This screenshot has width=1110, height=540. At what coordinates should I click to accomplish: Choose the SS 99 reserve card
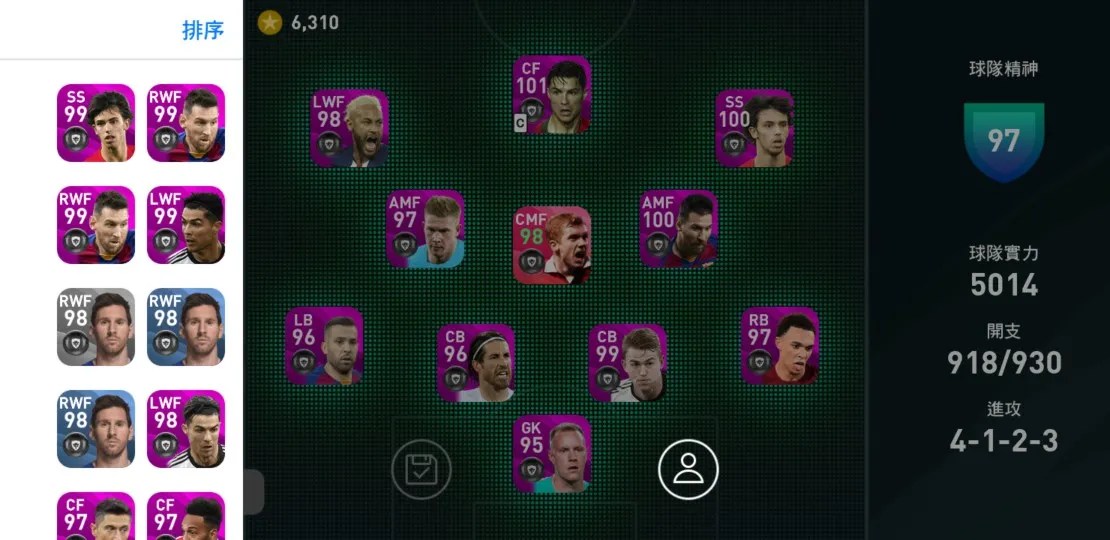pos(96,123)
